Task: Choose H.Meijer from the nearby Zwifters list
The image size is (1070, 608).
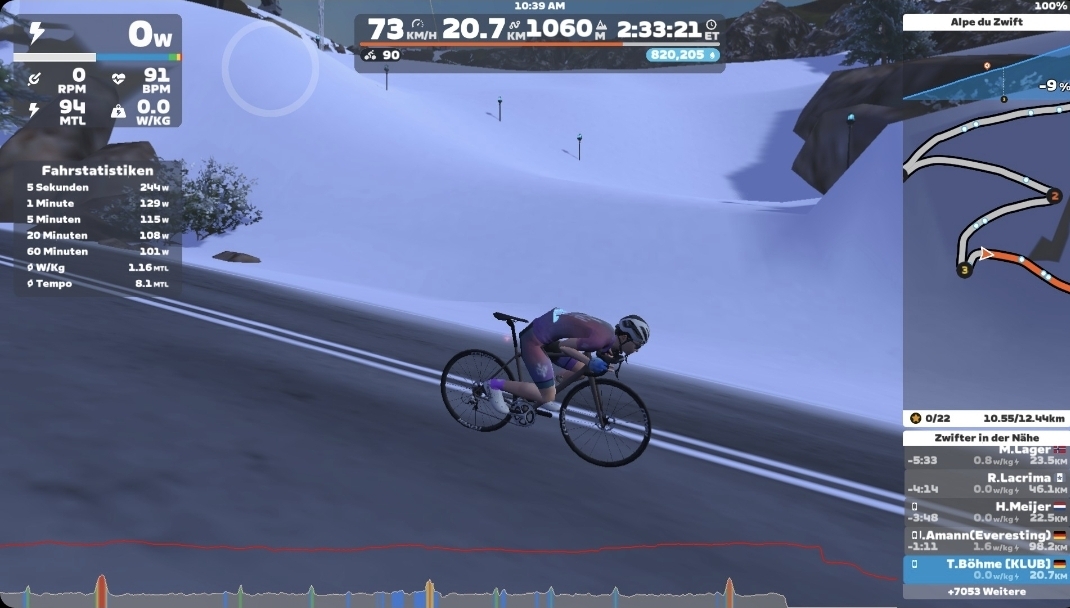Action: click(x=986, y=512)
